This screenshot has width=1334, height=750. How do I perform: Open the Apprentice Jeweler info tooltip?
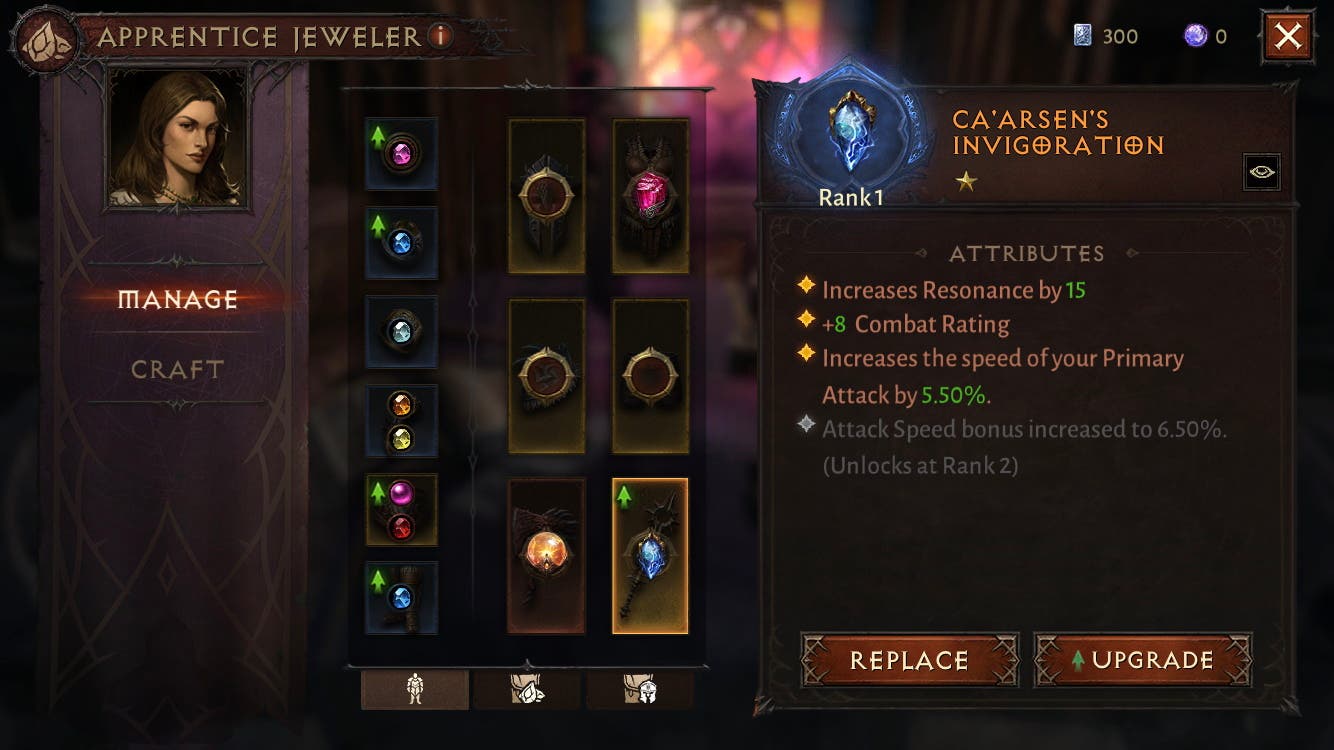pyautogui.click(x=443, y=36)
